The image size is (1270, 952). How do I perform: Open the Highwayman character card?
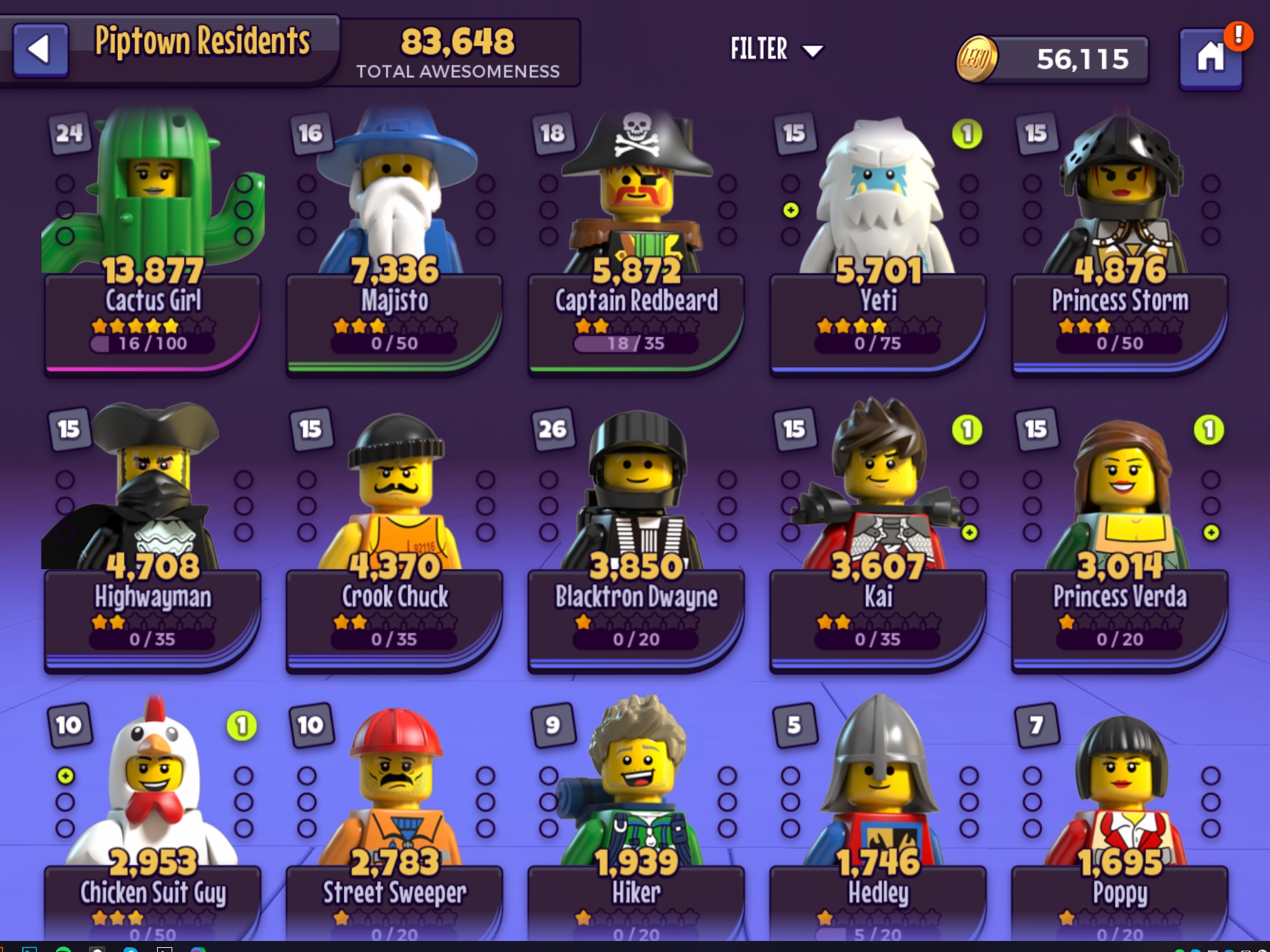(x=152, y=537)
